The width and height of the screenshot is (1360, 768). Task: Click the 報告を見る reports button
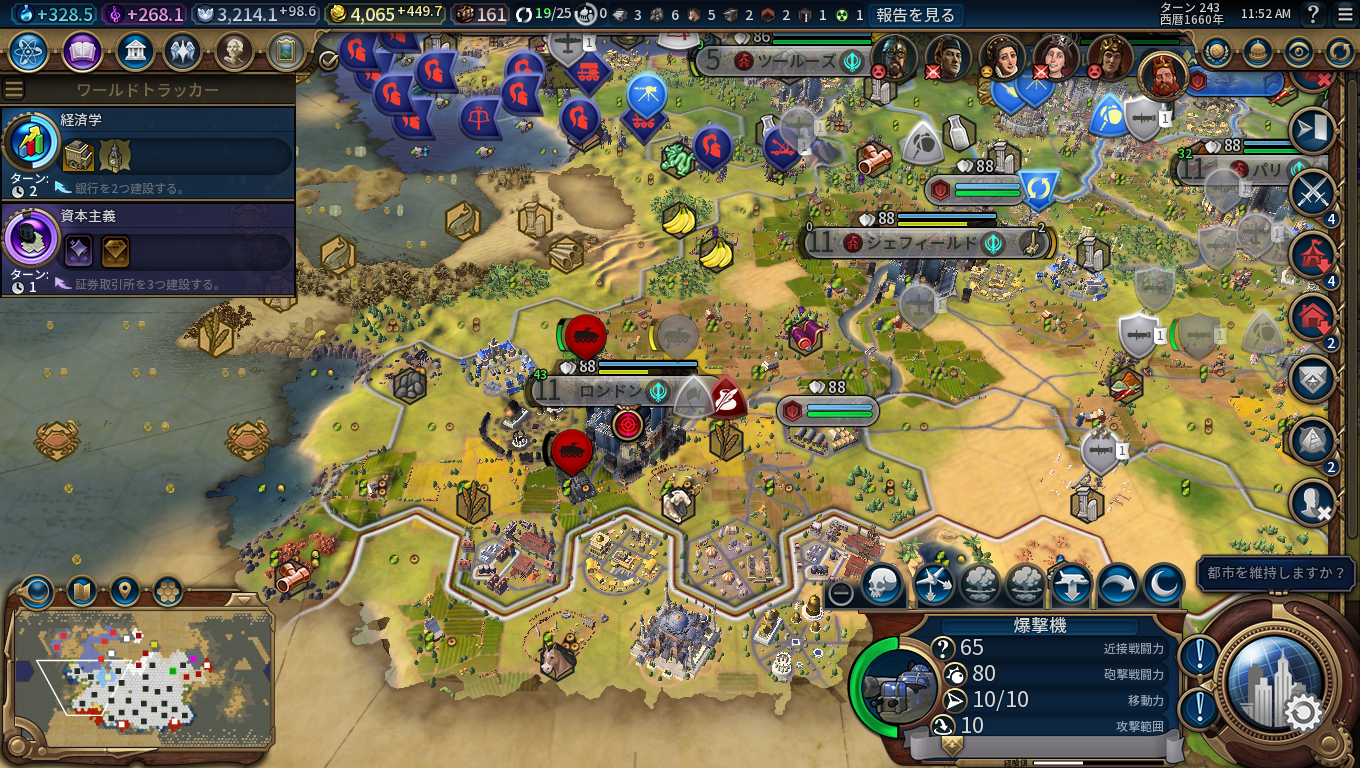(915, 14)
